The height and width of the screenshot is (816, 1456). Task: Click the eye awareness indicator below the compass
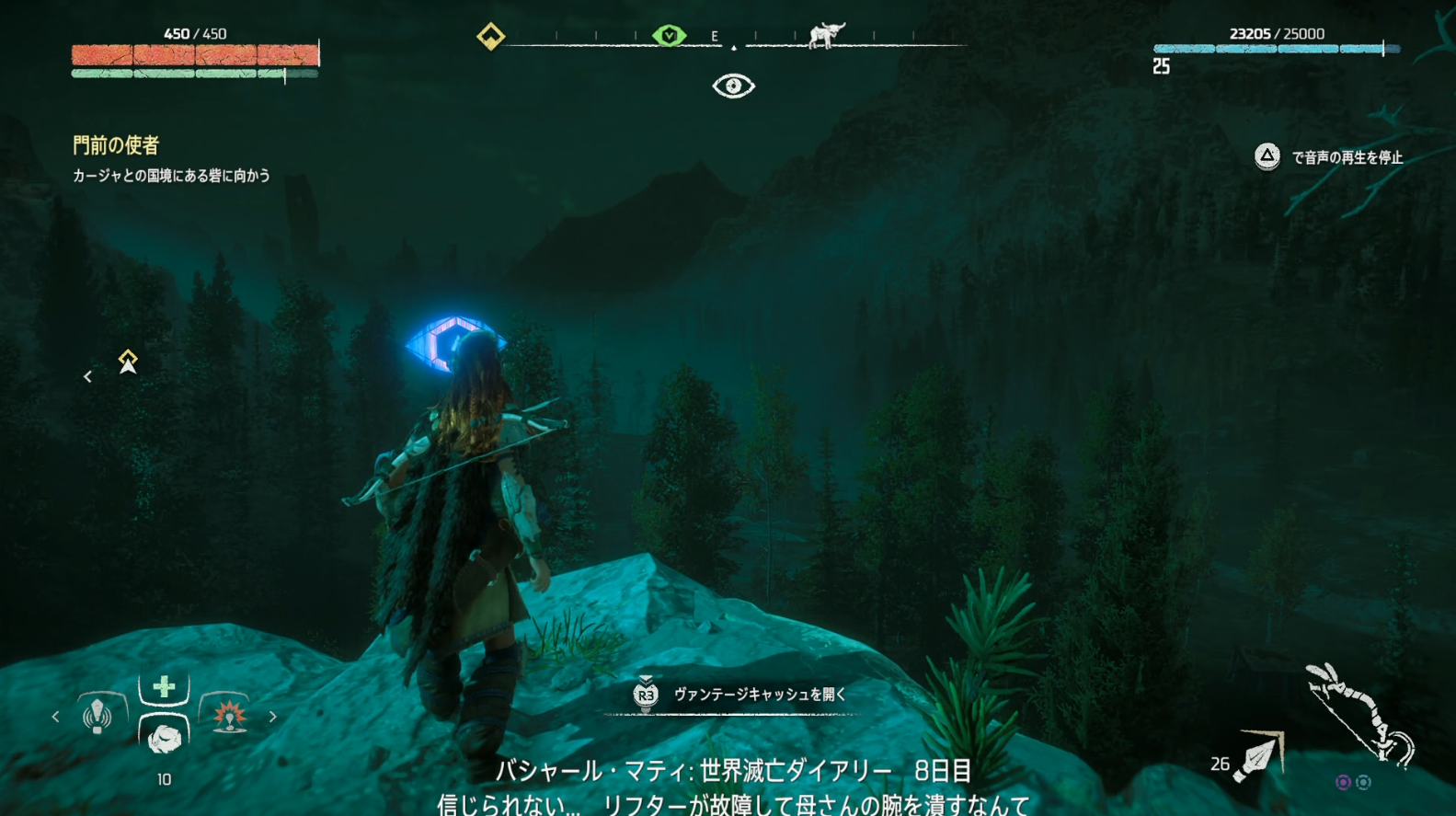(733, 86)
